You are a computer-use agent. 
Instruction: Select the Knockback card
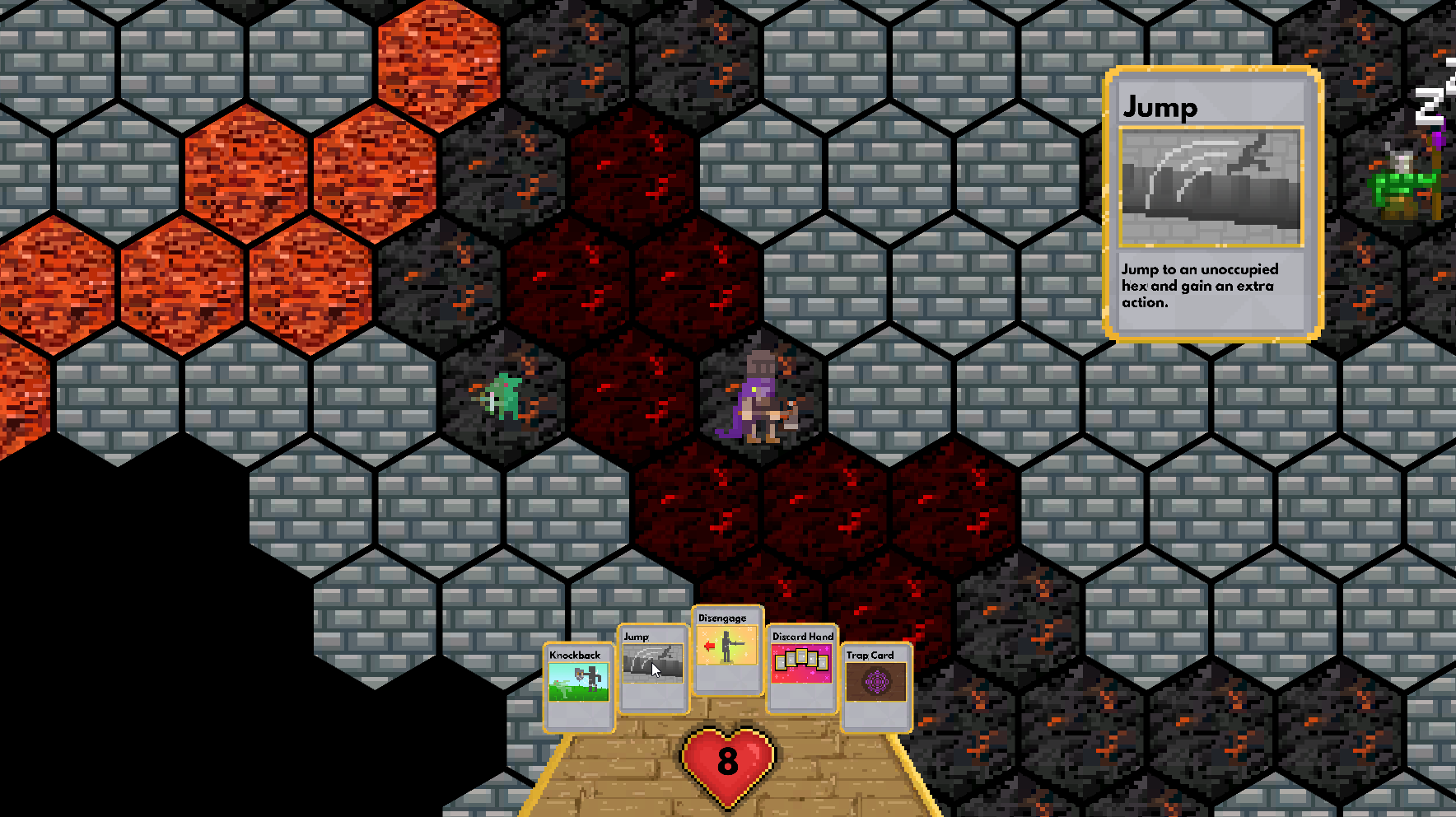579,688
